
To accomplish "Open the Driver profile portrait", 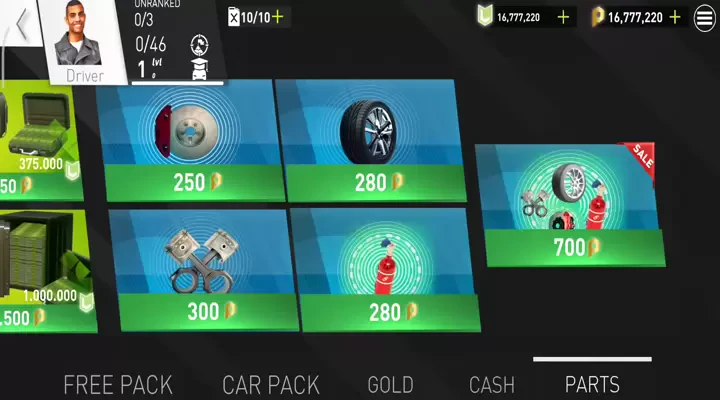I will point(84,41).
